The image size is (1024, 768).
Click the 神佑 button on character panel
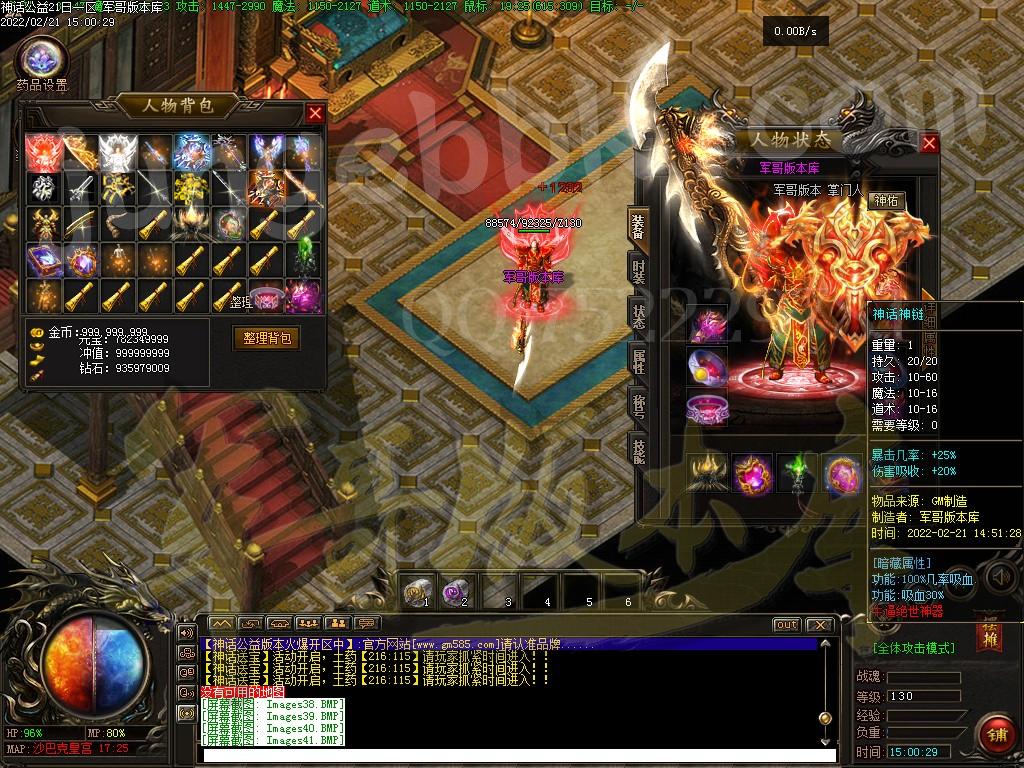pyautogui.click(x=884, y=201)
